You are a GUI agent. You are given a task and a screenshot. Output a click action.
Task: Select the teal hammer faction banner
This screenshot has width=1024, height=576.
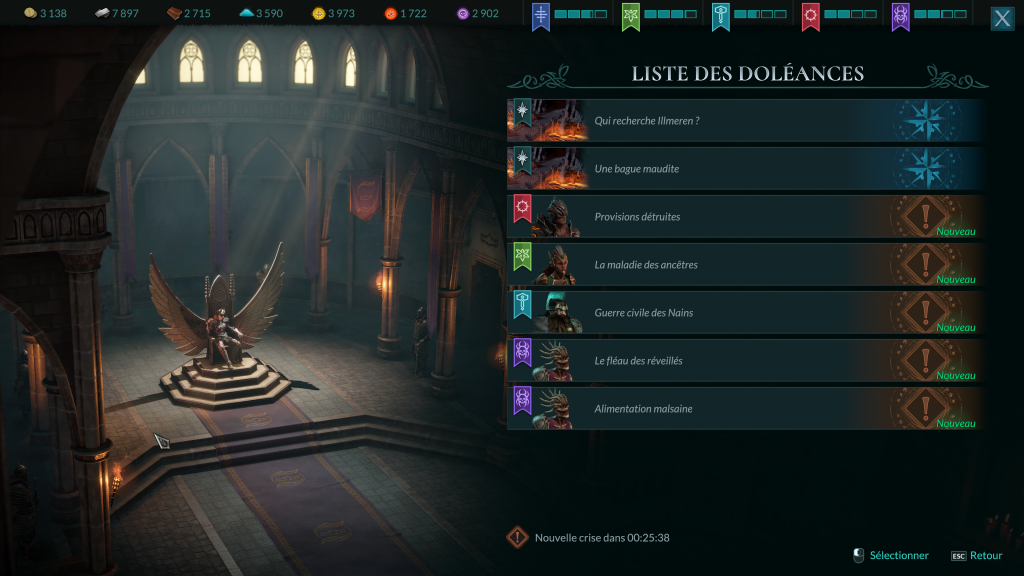[x=722, y=16]
